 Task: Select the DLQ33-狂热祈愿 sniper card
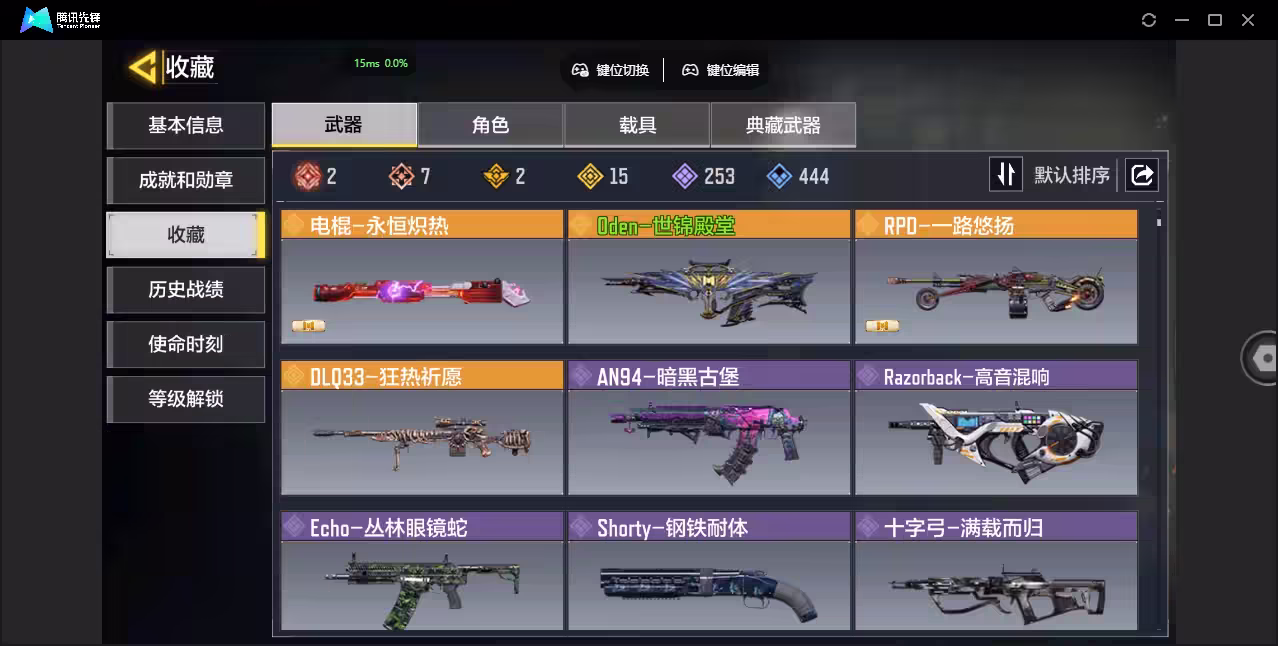422,429
